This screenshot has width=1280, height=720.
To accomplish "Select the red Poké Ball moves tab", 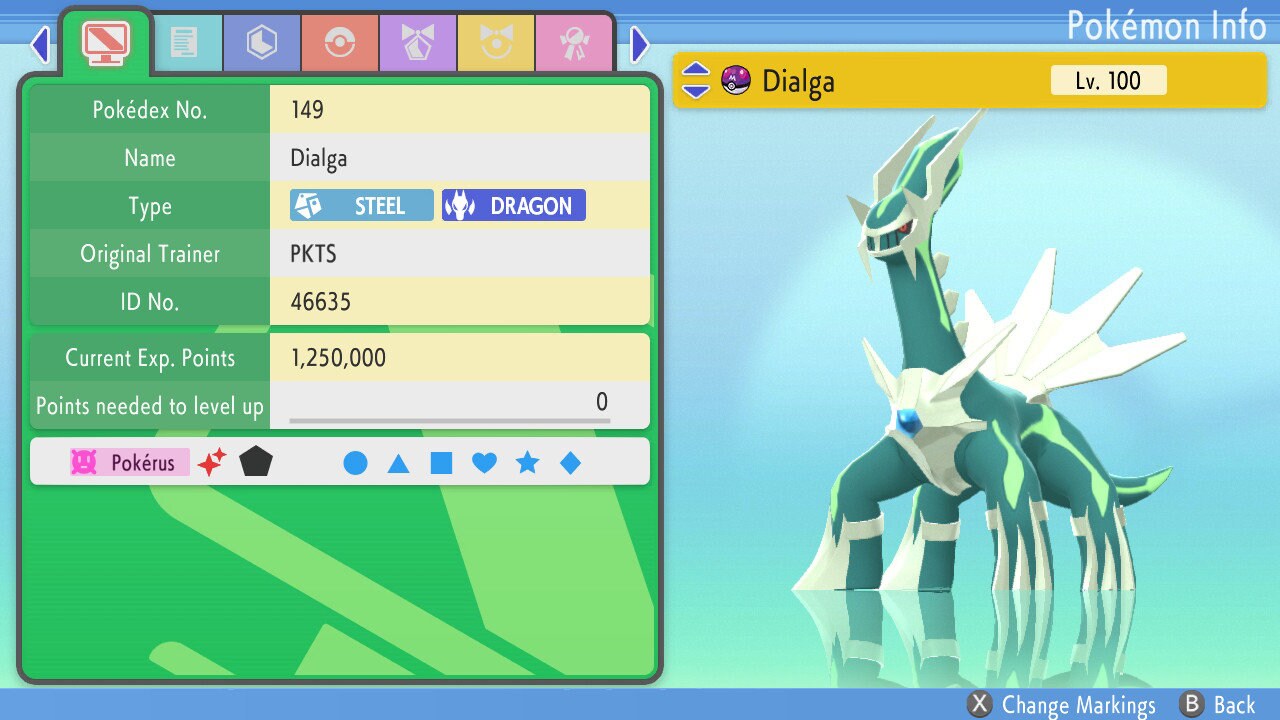I will pyautogui.click(x=340, y=42).
